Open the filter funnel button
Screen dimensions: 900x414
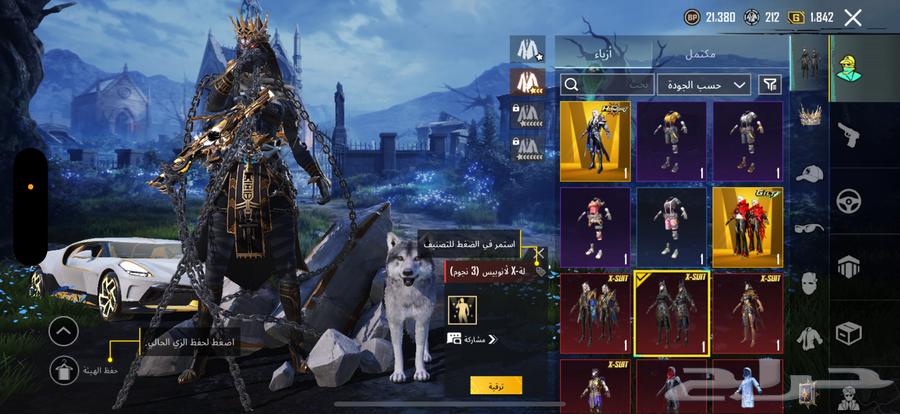click(x=770, y=85)
